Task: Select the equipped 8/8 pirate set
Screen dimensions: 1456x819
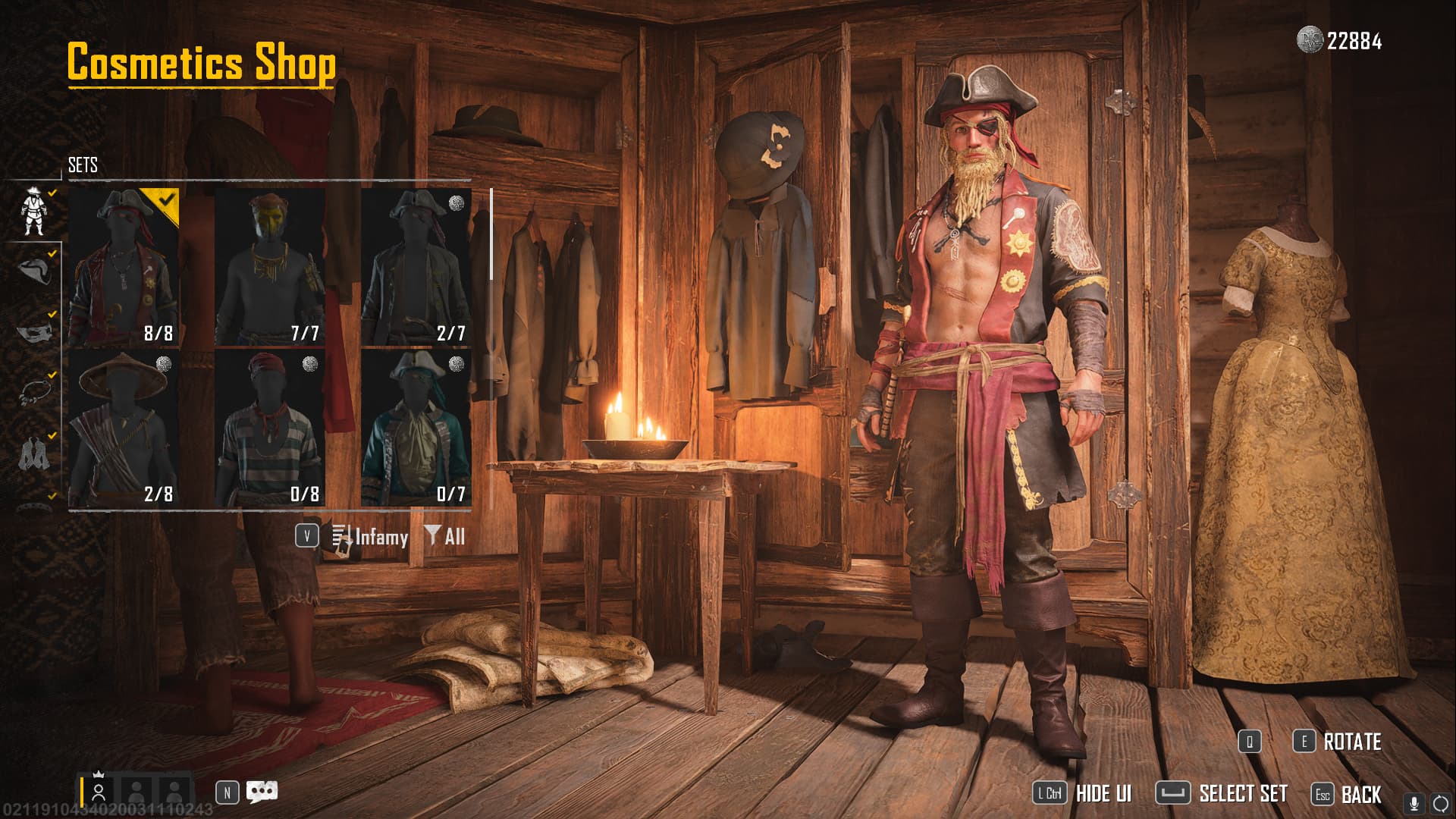Action: (124, 267)
